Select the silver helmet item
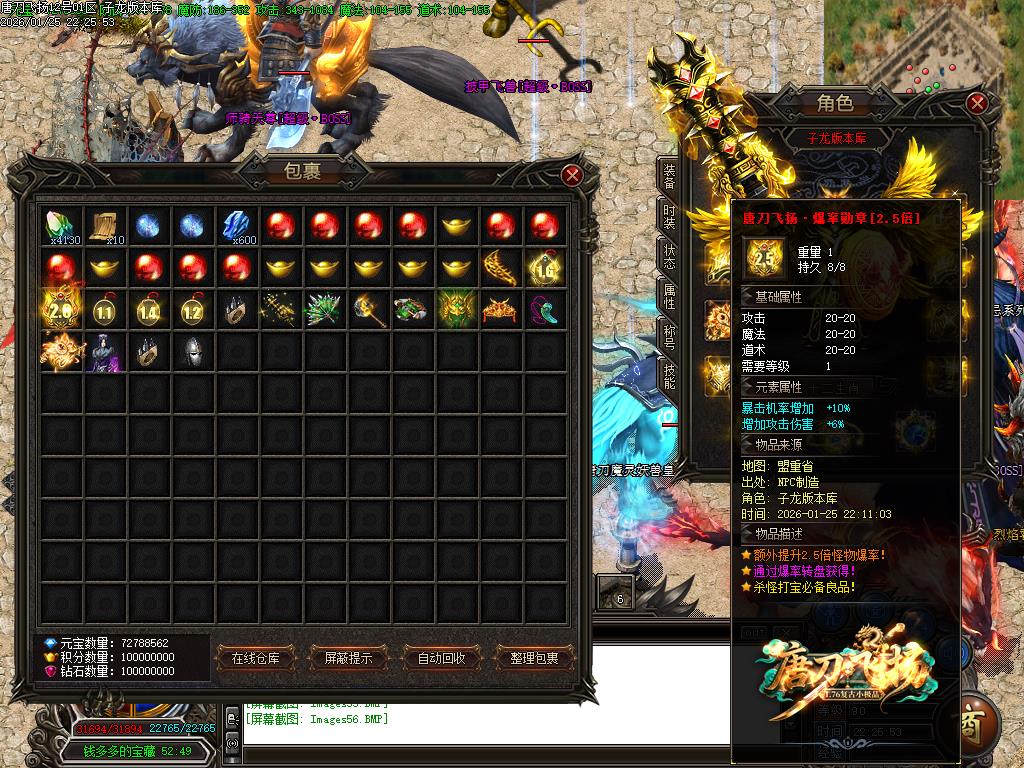 (x=193, y=353)
